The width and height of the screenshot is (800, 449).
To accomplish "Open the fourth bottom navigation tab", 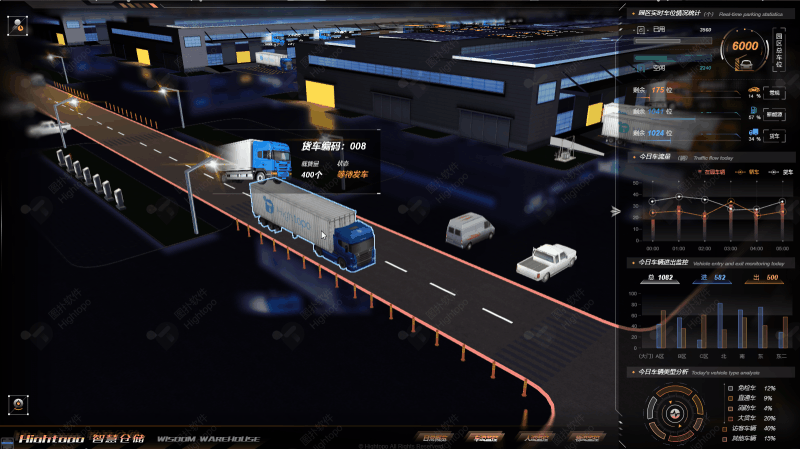I will pos(585,437).
